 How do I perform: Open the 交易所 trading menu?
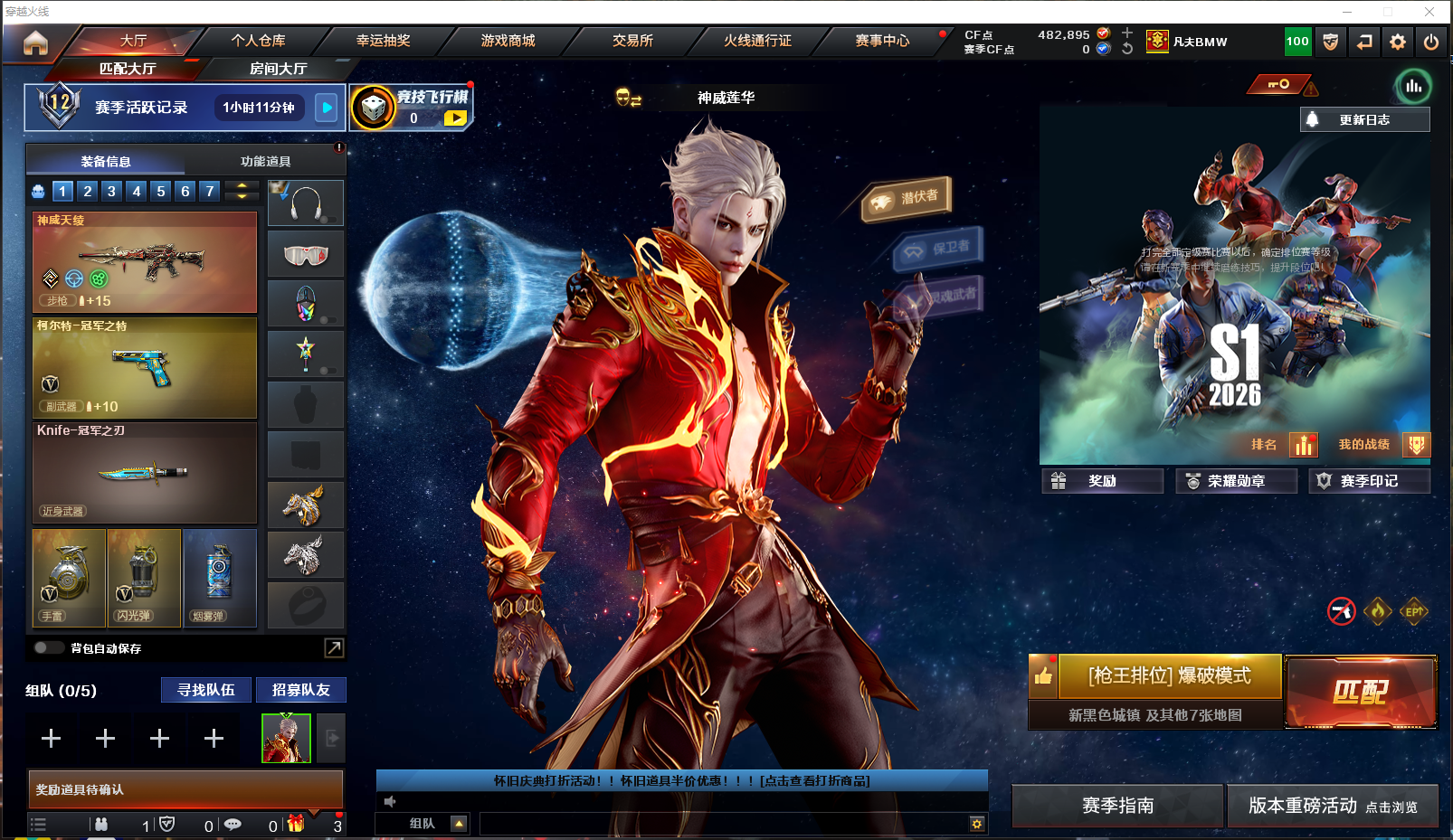pos(632,41)
